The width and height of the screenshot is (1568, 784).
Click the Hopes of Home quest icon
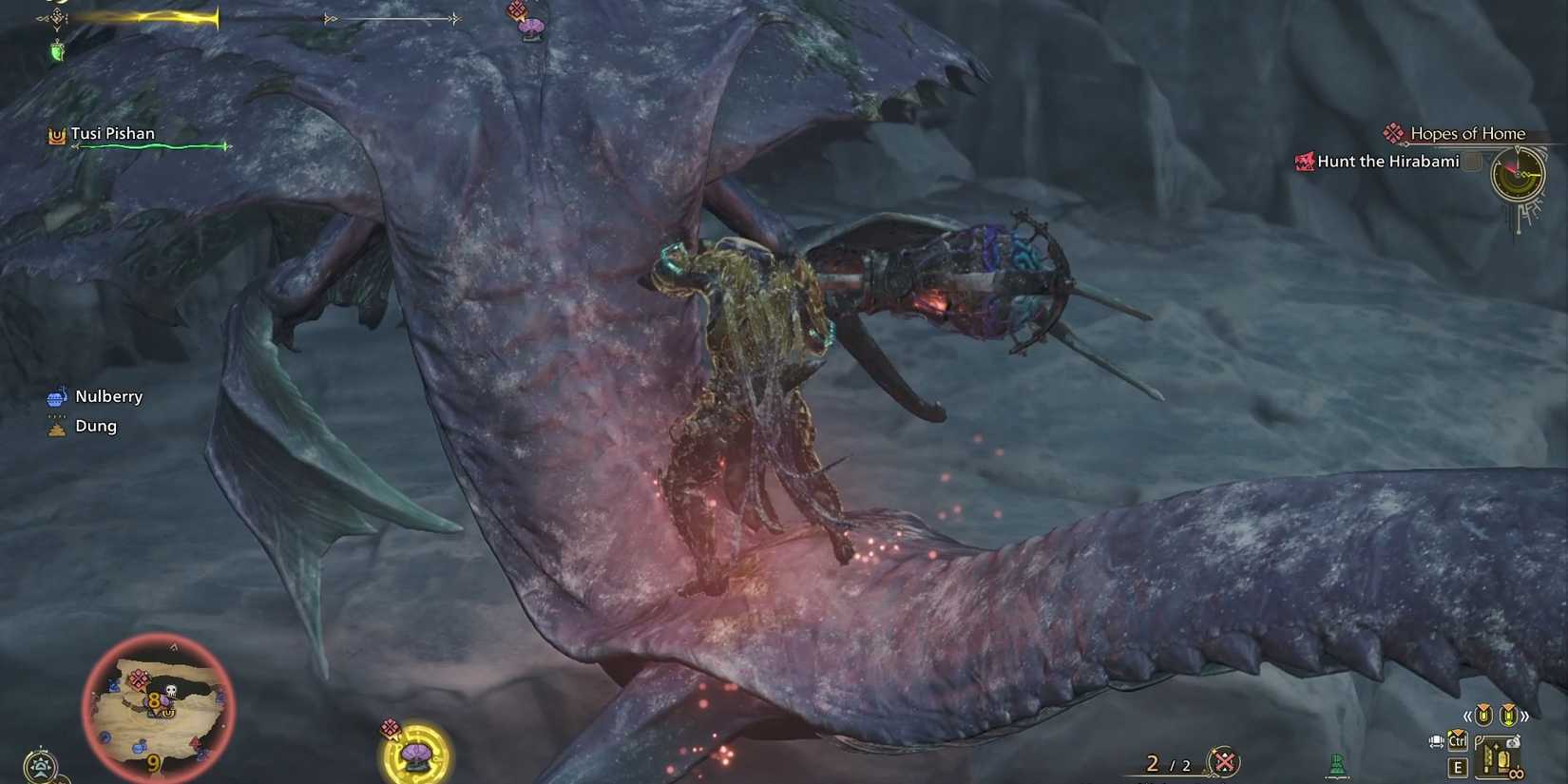[1393, 134]
